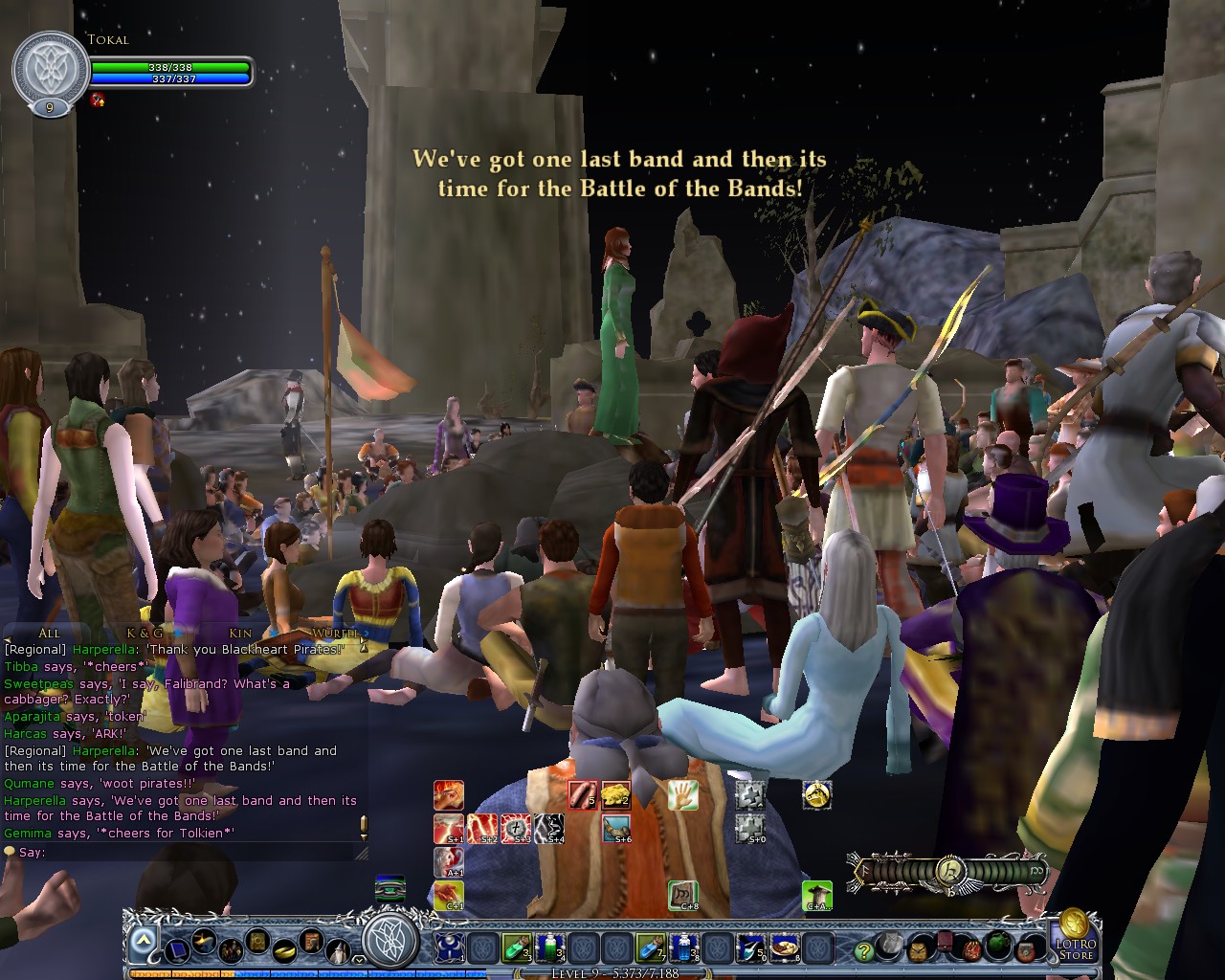Open the K & G chat tab

click(145, 633)
